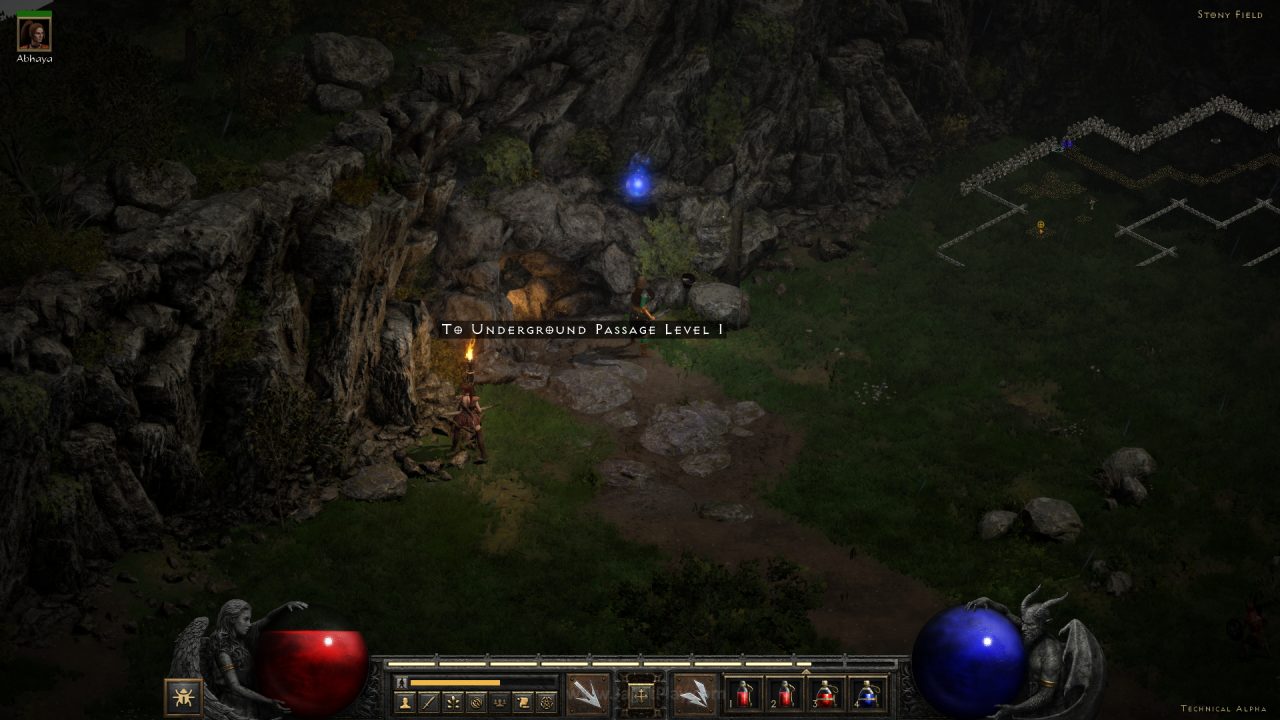Open the quest log scroll button
The width and height of the screenshot is (1280, 720).
tap(523, 703)
